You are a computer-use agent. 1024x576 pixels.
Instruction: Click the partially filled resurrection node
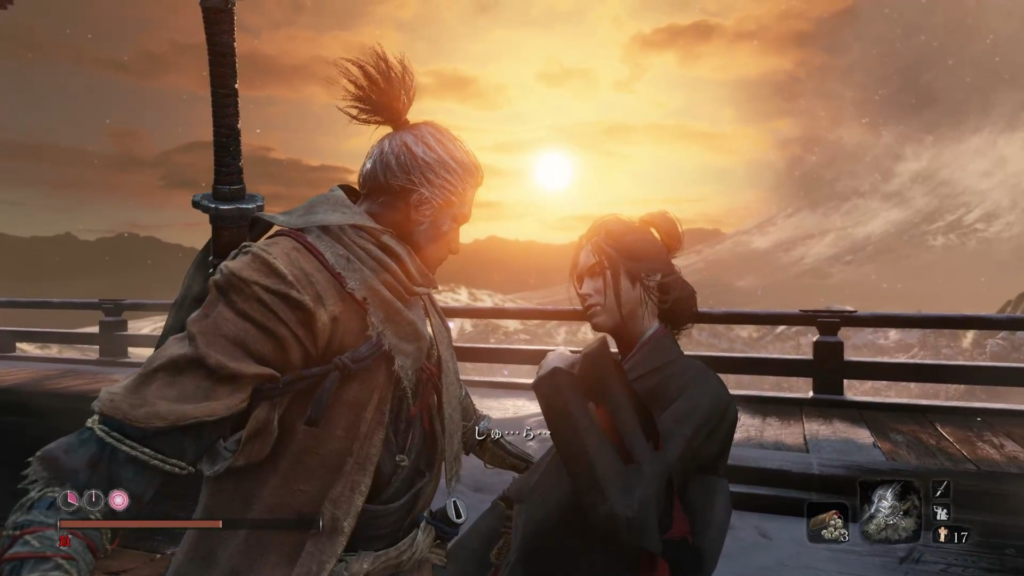pyautogui.click(x=68, y=499)
